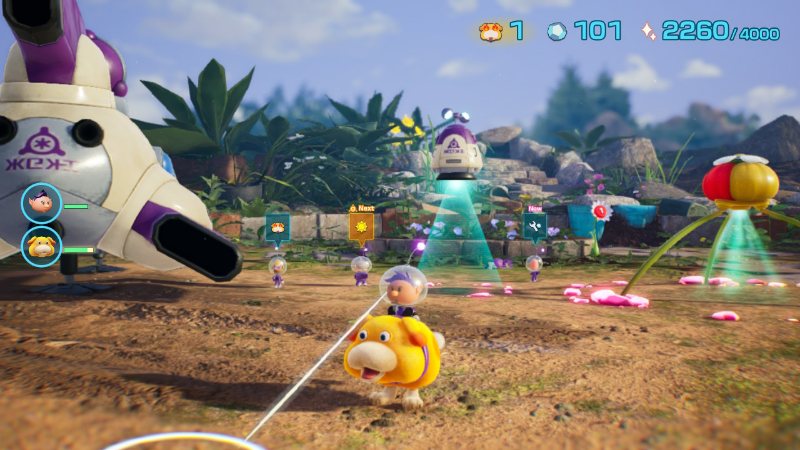This screenshot has width=800, height=450.
Task: Select the Oatchi dog portrait icon
Action: point(41,246)
